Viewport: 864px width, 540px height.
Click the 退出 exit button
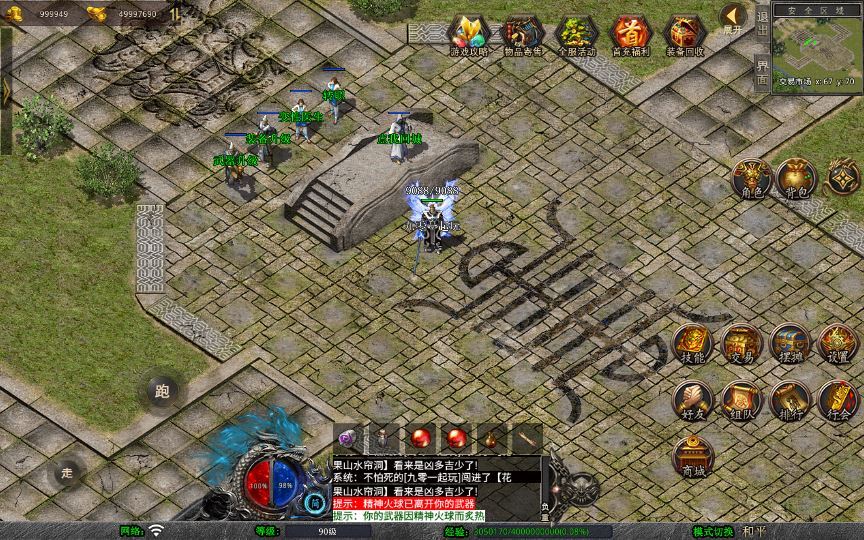[x=763, y=22]
